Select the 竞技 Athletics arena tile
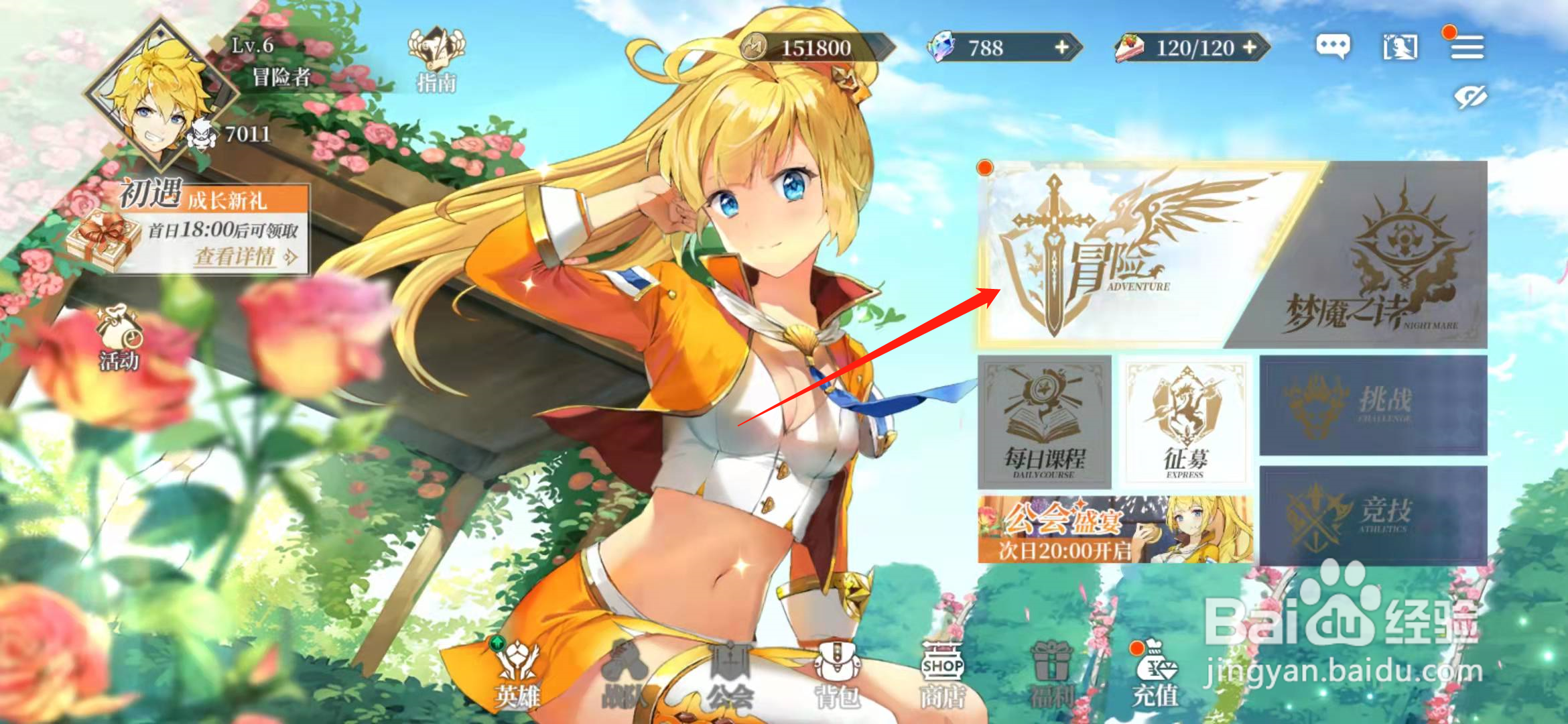Viewport: 1568px width, 724px height. [1374, 516]
